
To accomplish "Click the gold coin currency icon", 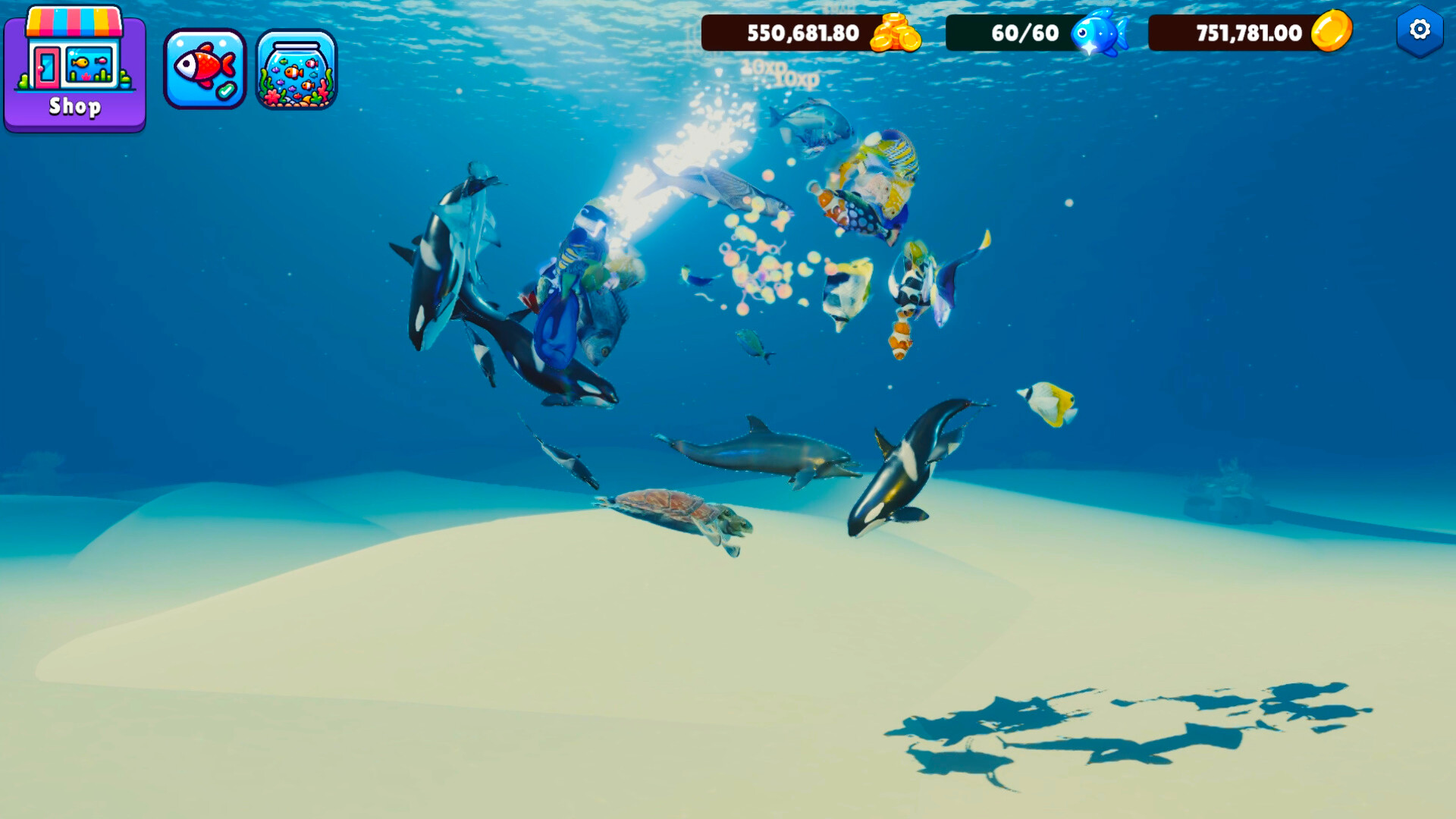I will point(1332,33).
